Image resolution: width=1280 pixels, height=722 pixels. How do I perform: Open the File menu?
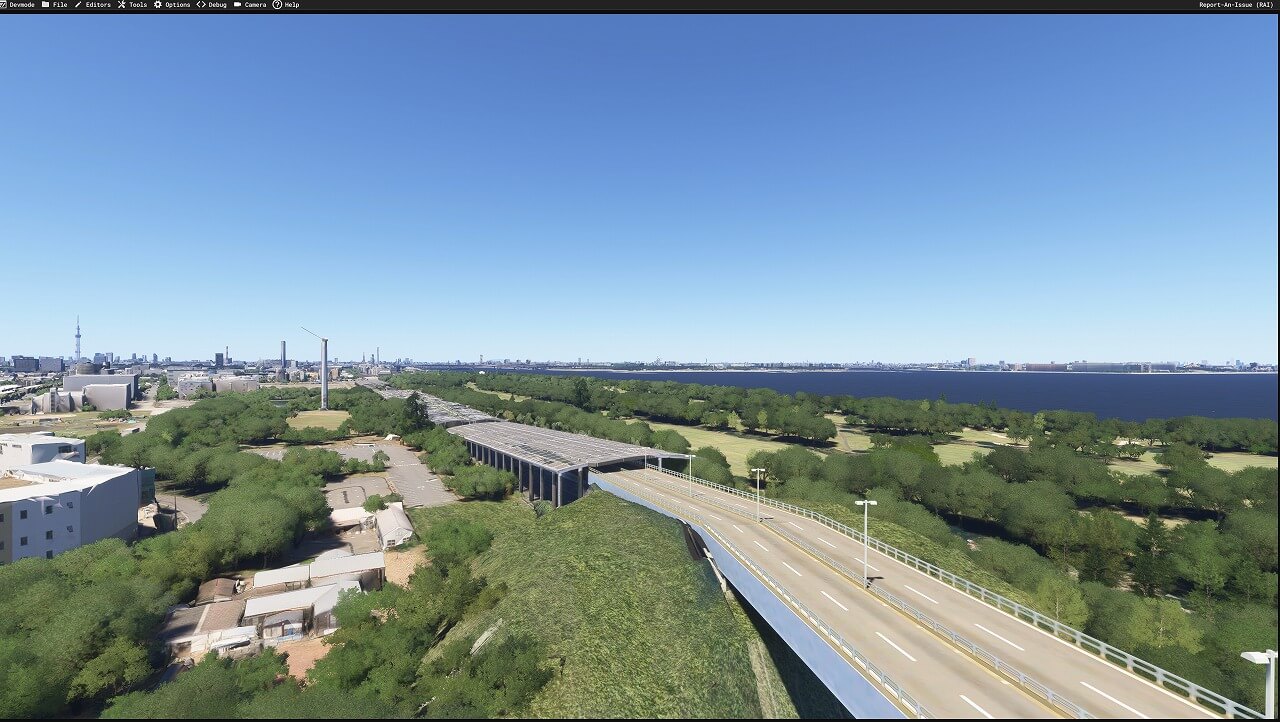pos(59,5)
